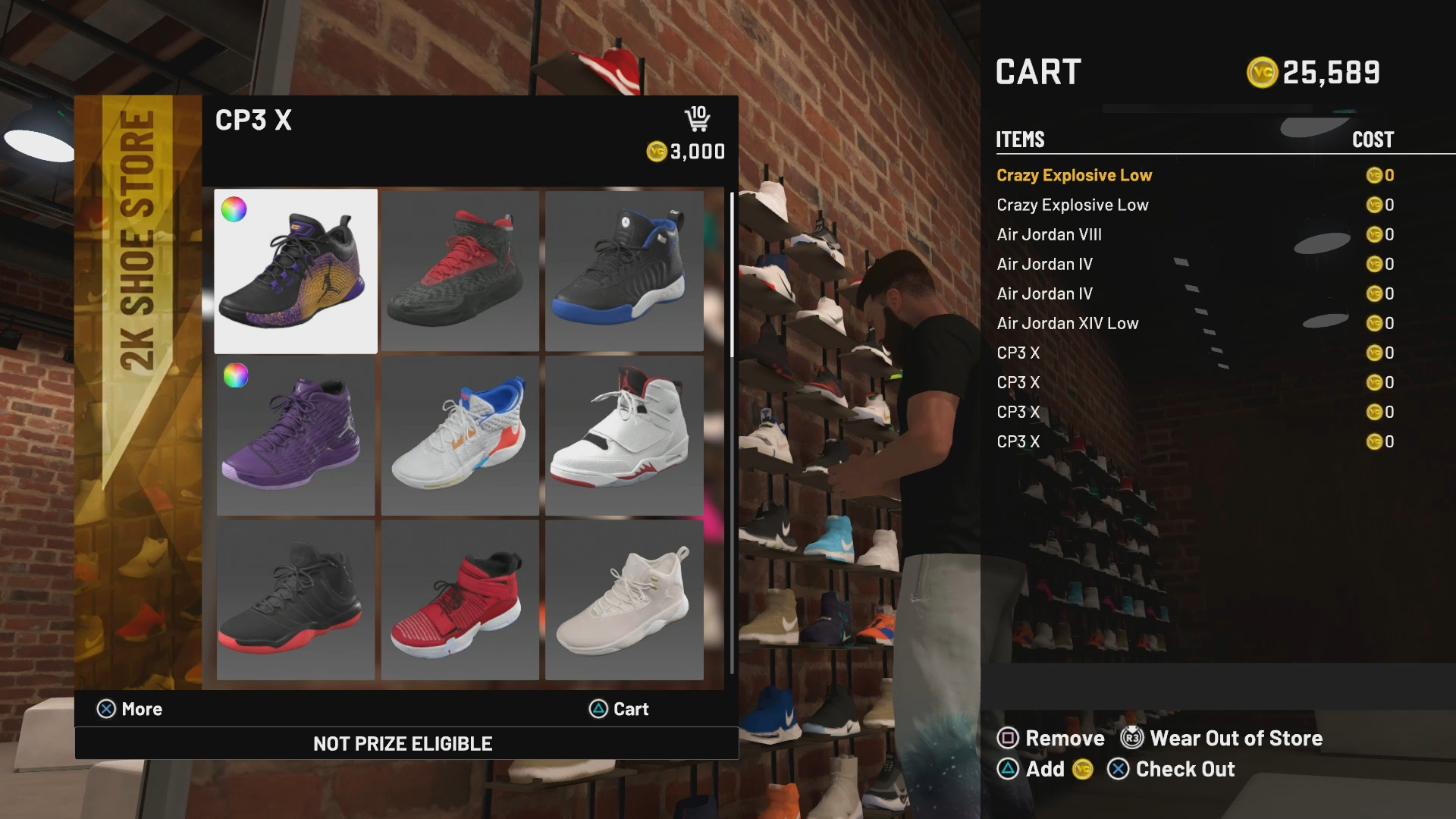The width and height of the screenshot is (1456, 819).
Task: Click the Check Out X button icon
Action: pos(1117,770)
